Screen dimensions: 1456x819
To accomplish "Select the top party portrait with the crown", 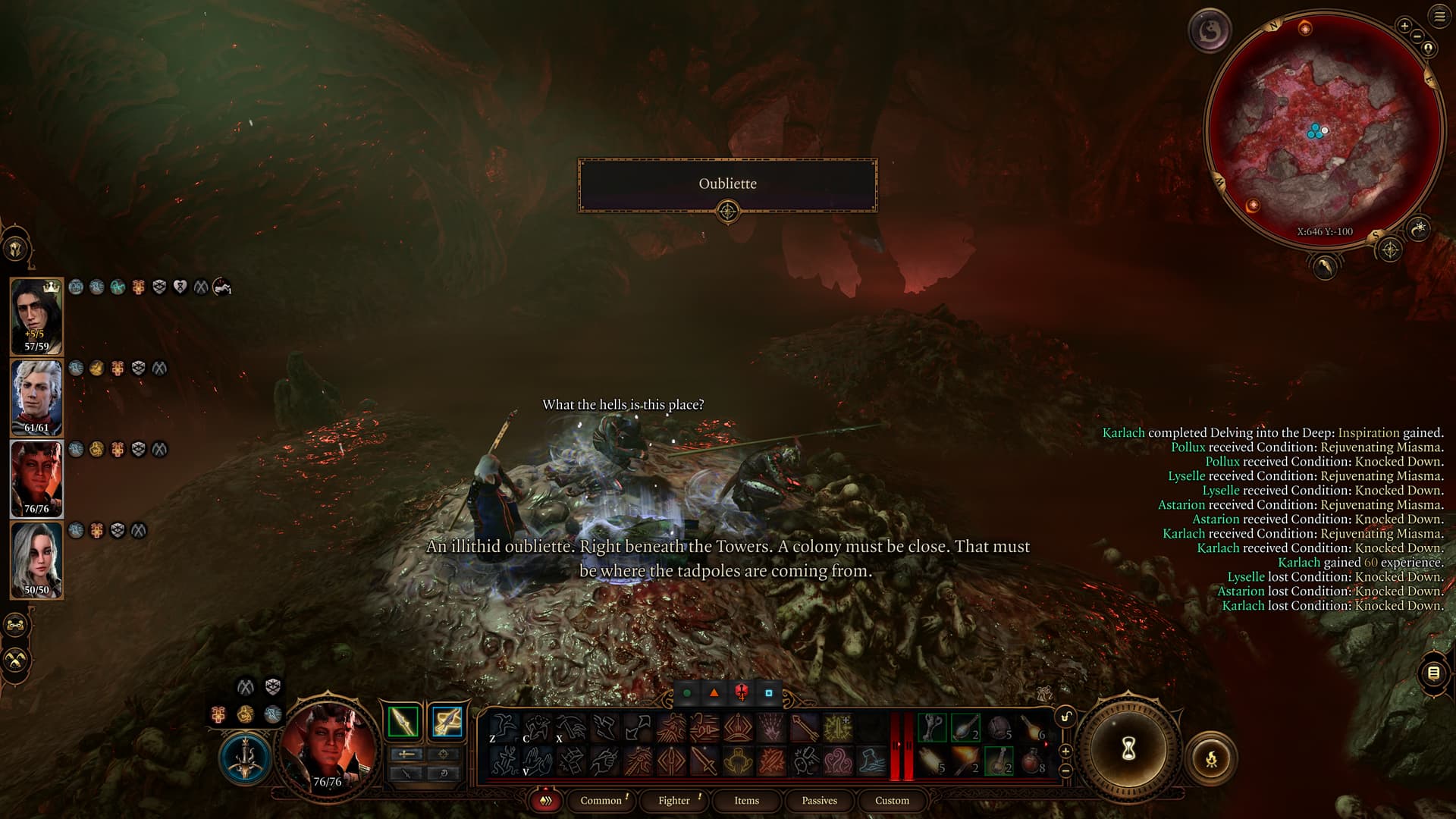I will point(36,316).
